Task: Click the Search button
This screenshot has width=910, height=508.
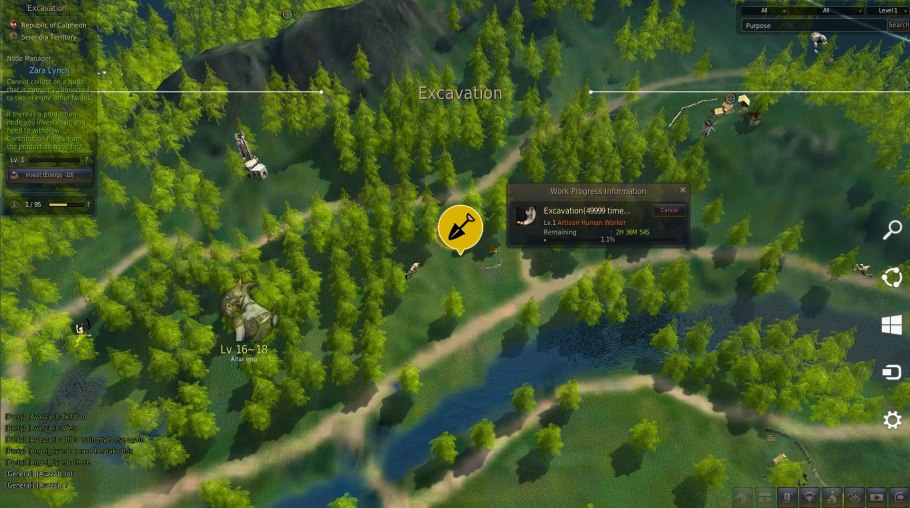Action: point(898,25)
